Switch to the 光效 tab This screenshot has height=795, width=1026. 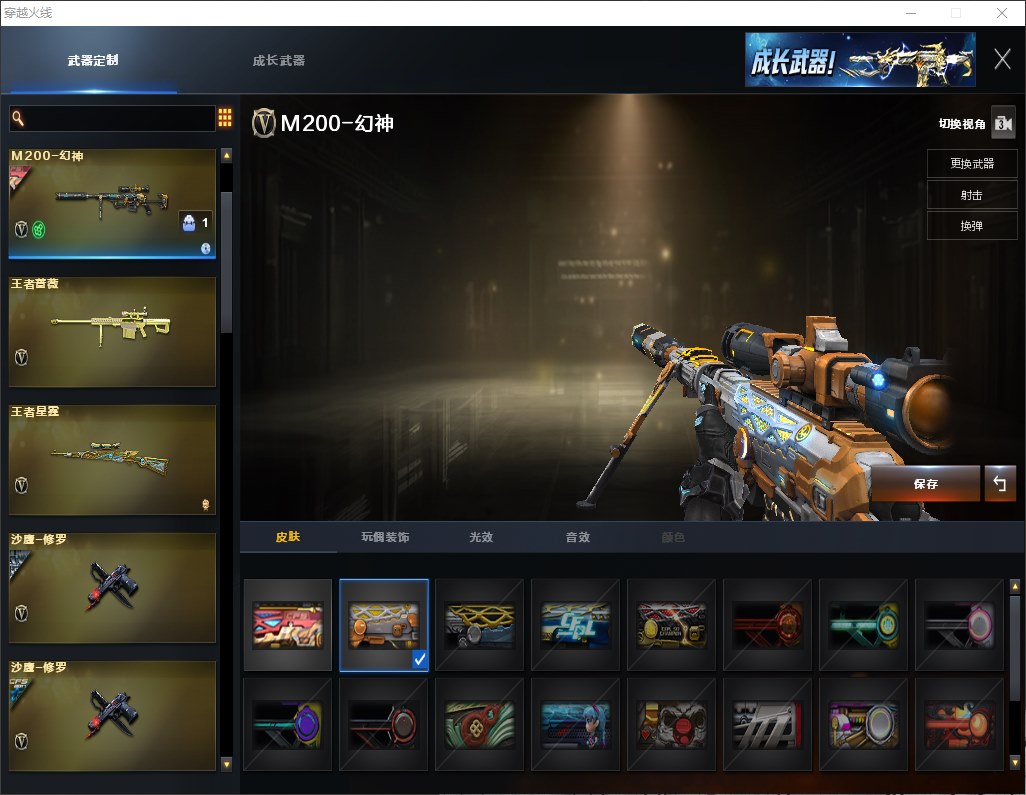(x=481, y=537)
